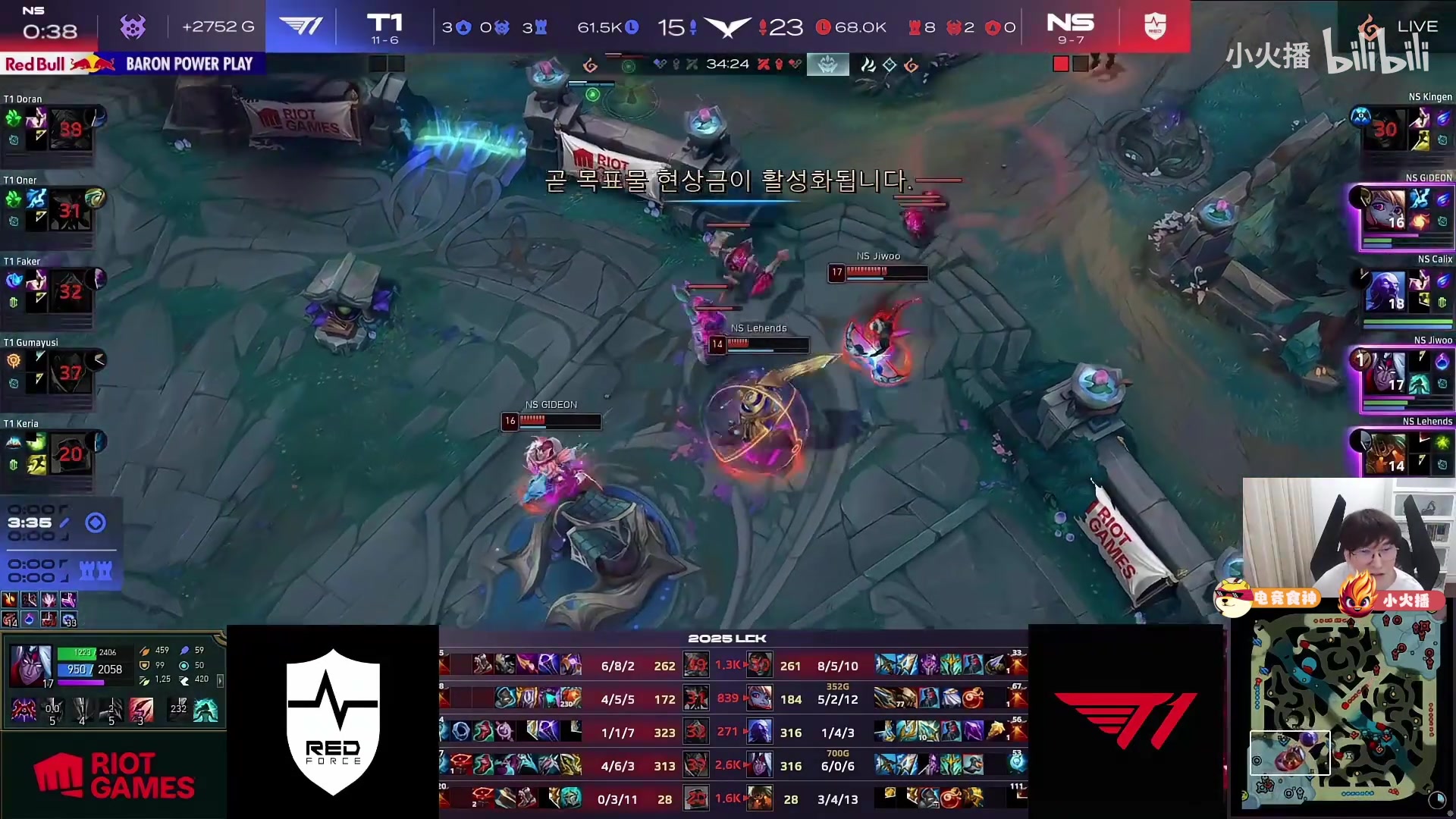Click the Riot Games logo in the bottom left
Viewport: 1456px width, 819px height.
(x=114, y=775)
